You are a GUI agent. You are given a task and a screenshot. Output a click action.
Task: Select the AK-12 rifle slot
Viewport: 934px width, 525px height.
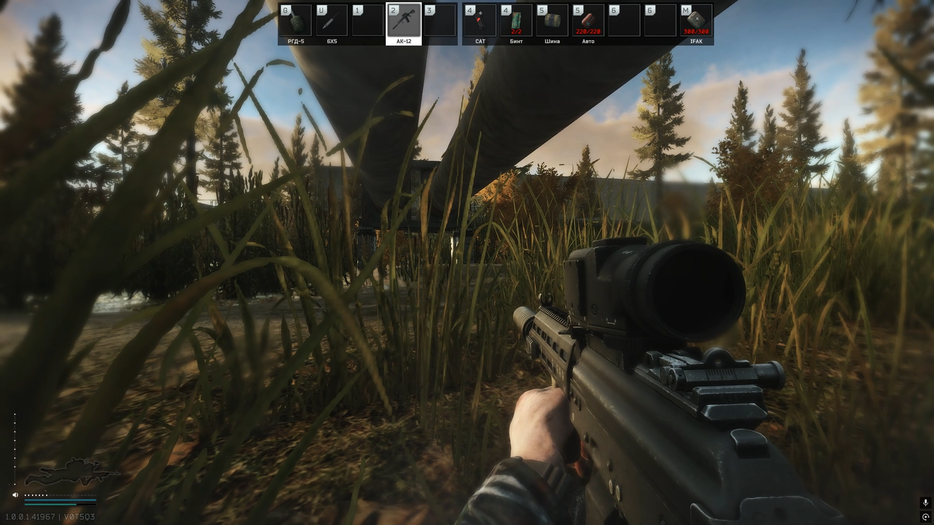(404, 22)
